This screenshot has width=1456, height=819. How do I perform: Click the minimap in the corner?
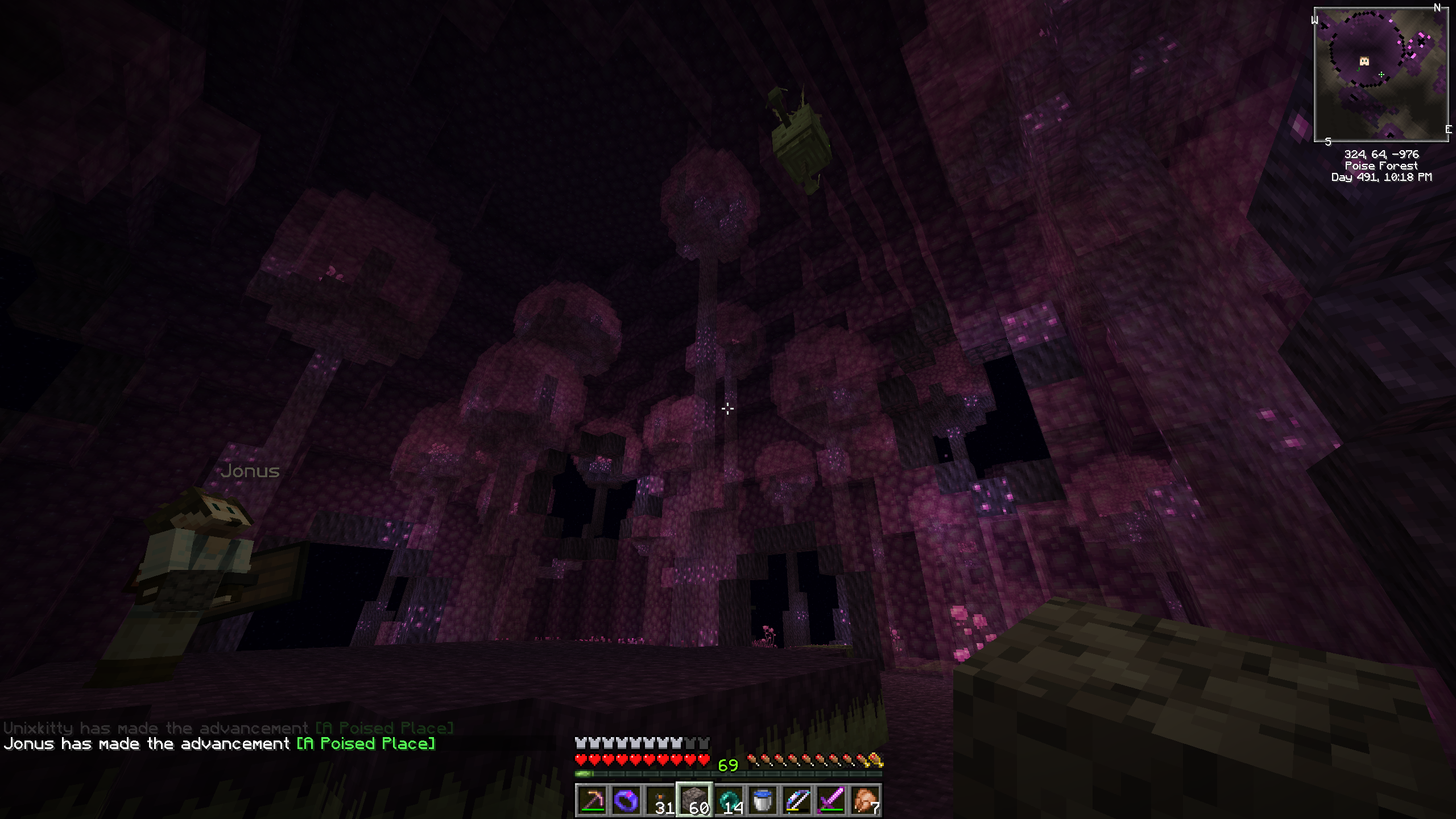click(x=1381, y=75)
